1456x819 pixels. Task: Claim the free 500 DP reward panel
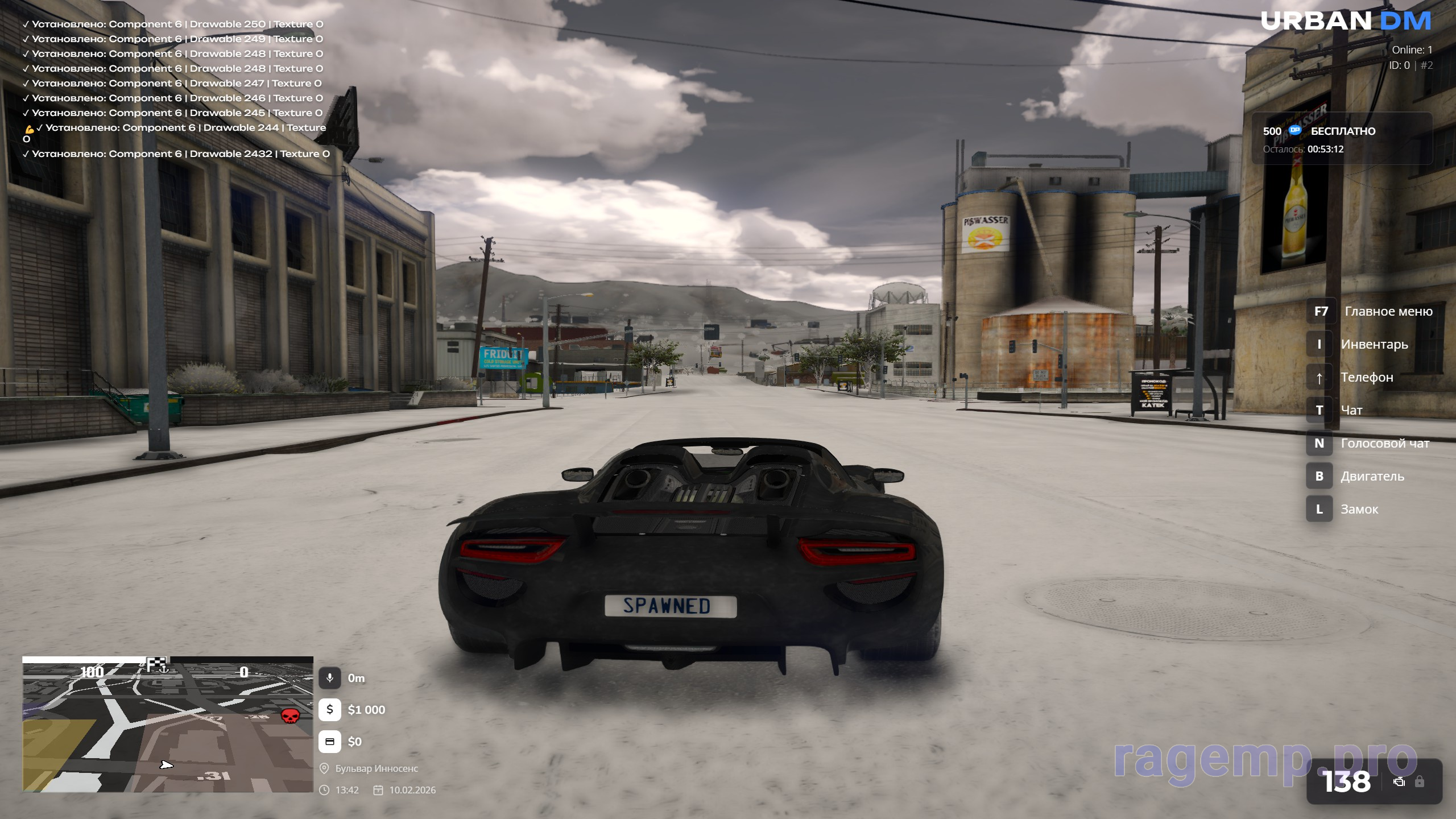point(1341,139)
